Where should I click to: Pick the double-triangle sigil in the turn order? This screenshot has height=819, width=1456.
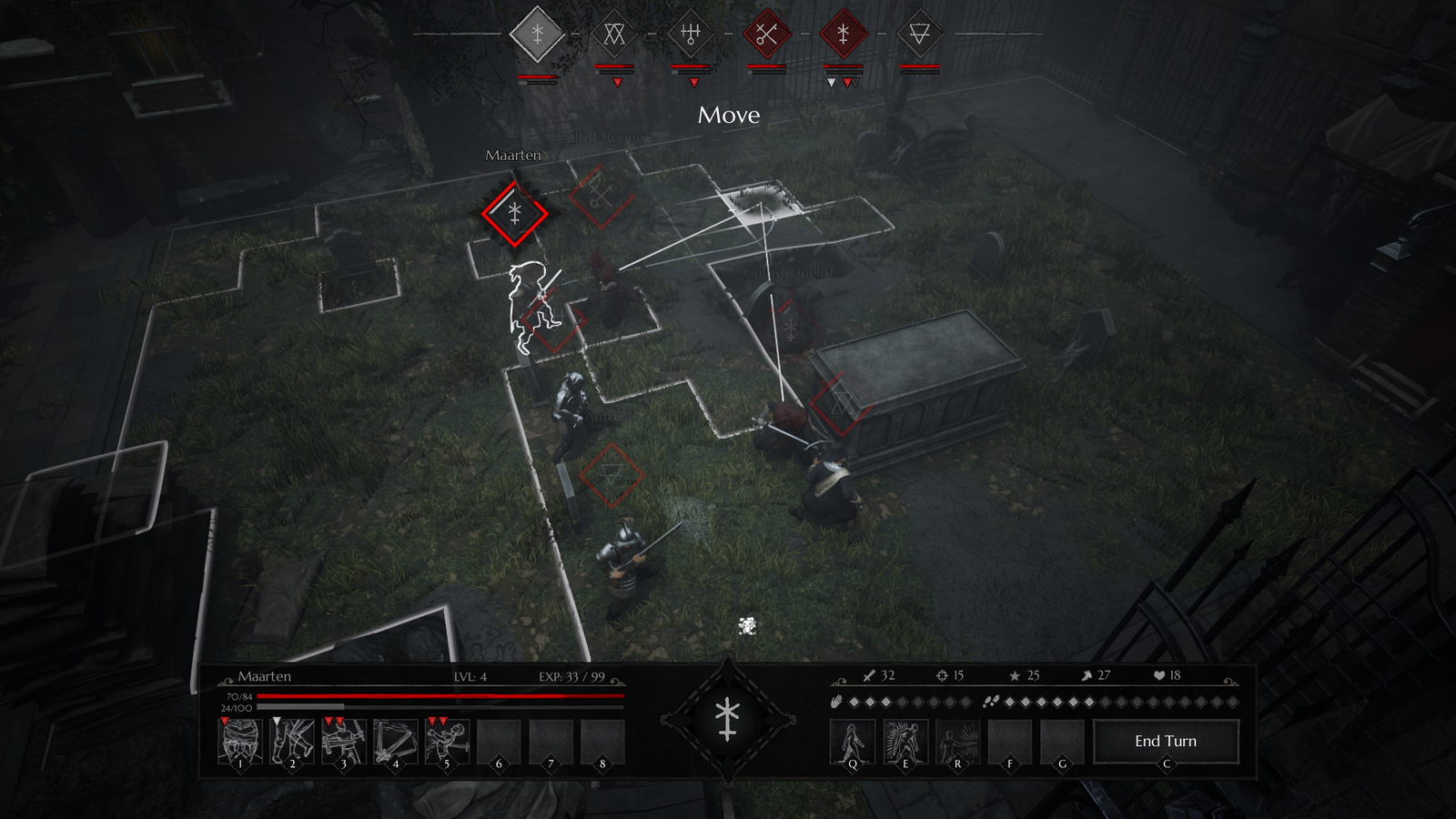(x=614, y=35)
